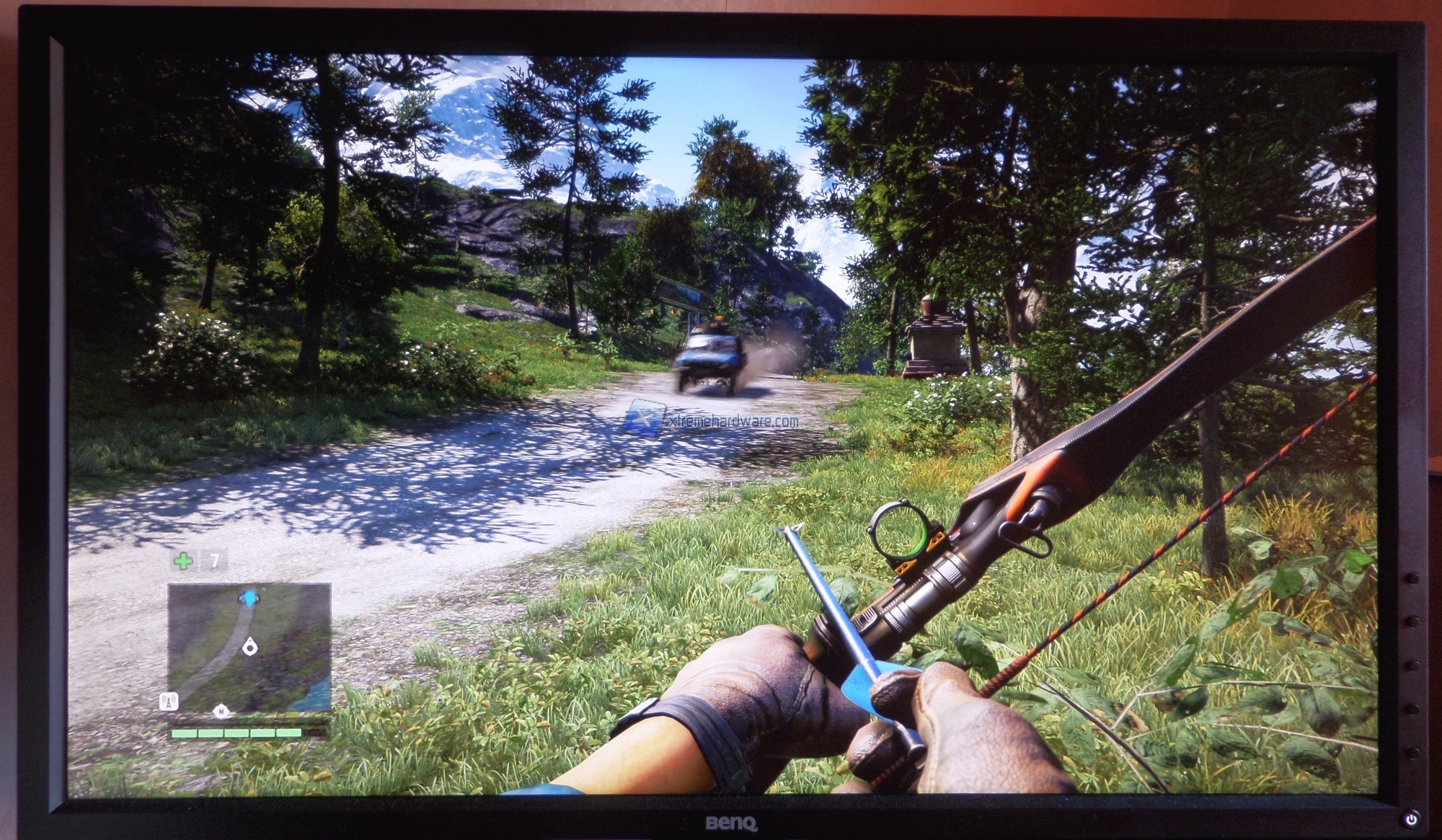Click the white player marker on the minimap

[249, 646]
